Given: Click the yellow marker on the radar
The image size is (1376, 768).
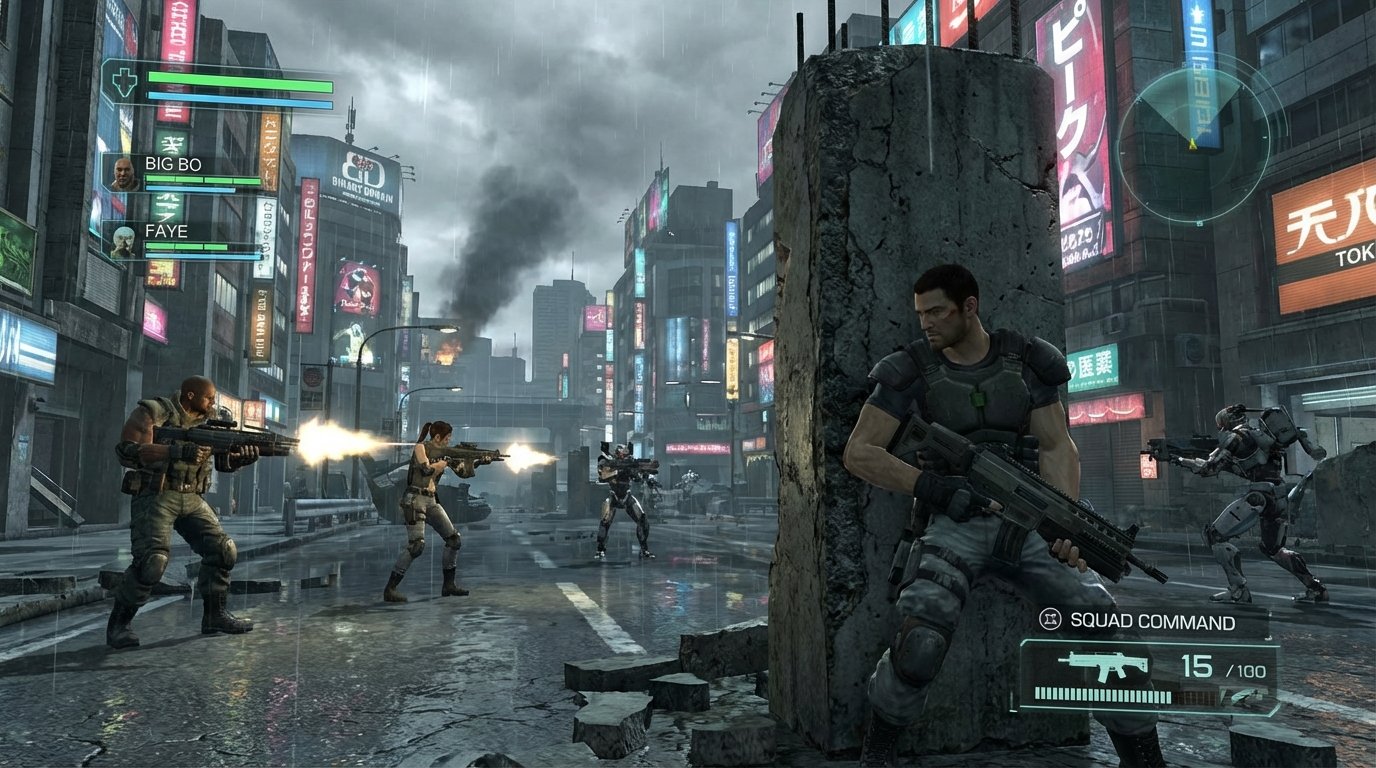Looking at the screenshot, I should (1191, 145).
